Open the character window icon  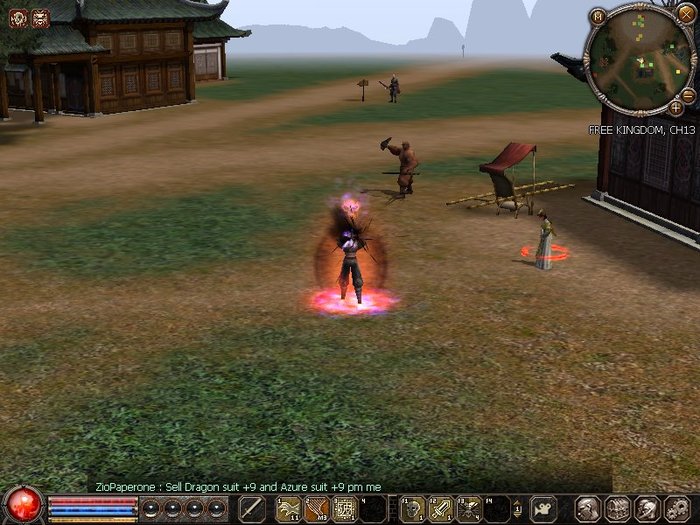click(x=588, y=508)
